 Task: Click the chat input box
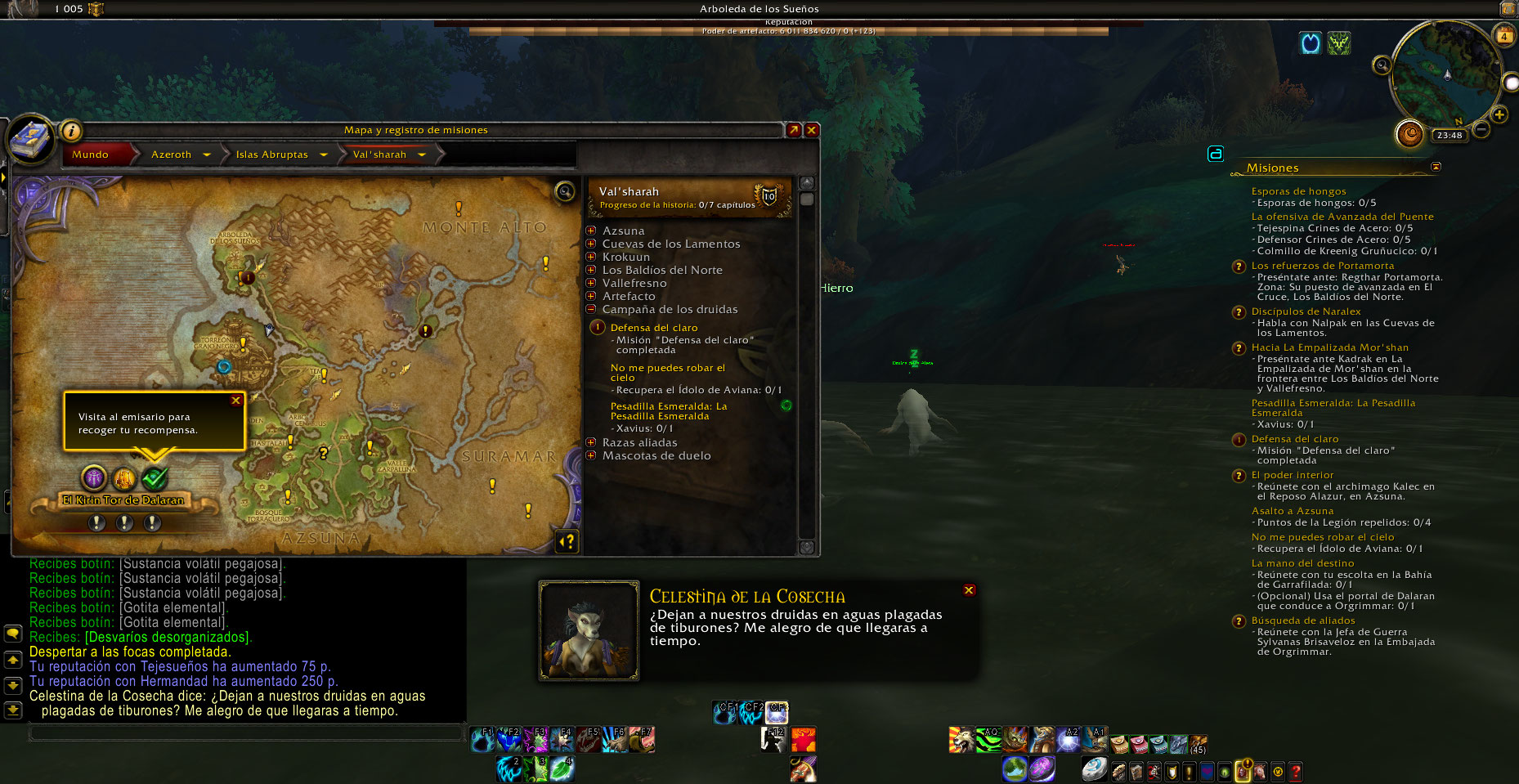point(245,733)
